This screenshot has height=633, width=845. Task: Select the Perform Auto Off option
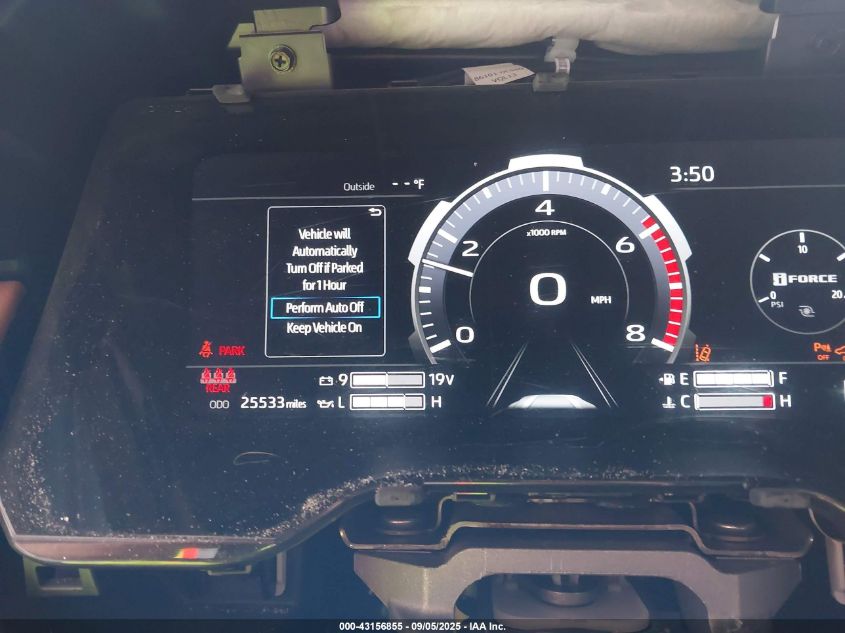point(325,308)
